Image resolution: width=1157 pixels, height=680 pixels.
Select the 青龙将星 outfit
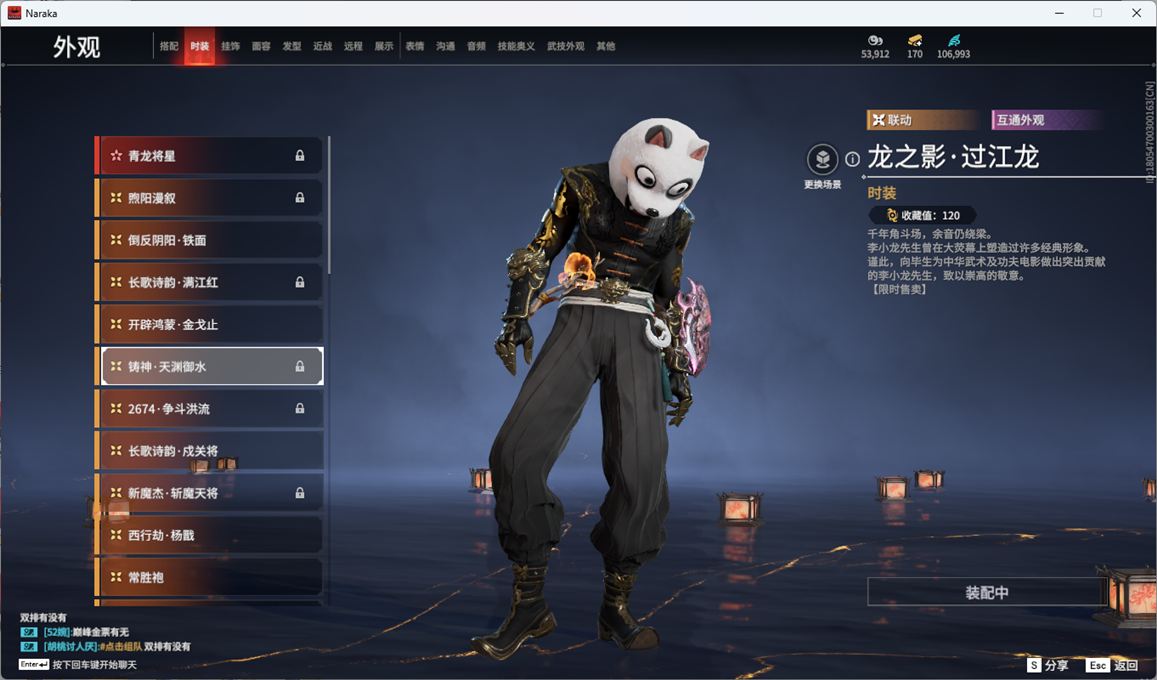coord(210,156)
